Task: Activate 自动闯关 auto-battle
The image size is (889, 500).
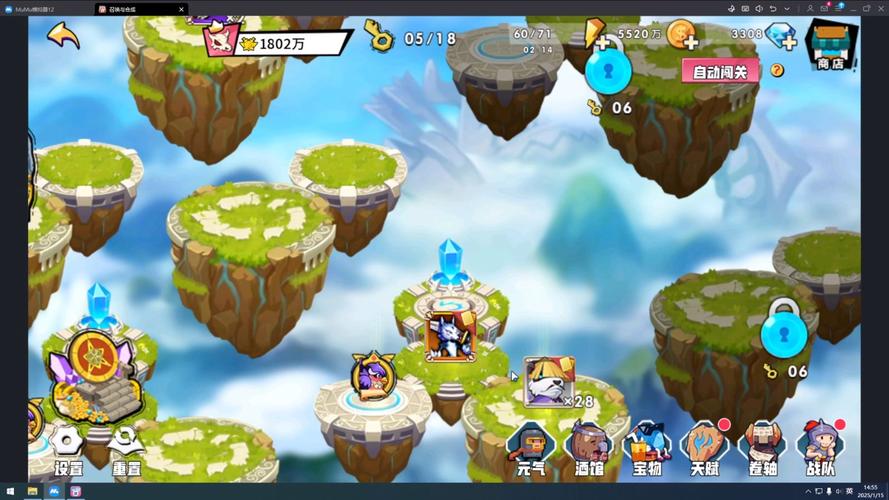Action: tap(720, 71)
